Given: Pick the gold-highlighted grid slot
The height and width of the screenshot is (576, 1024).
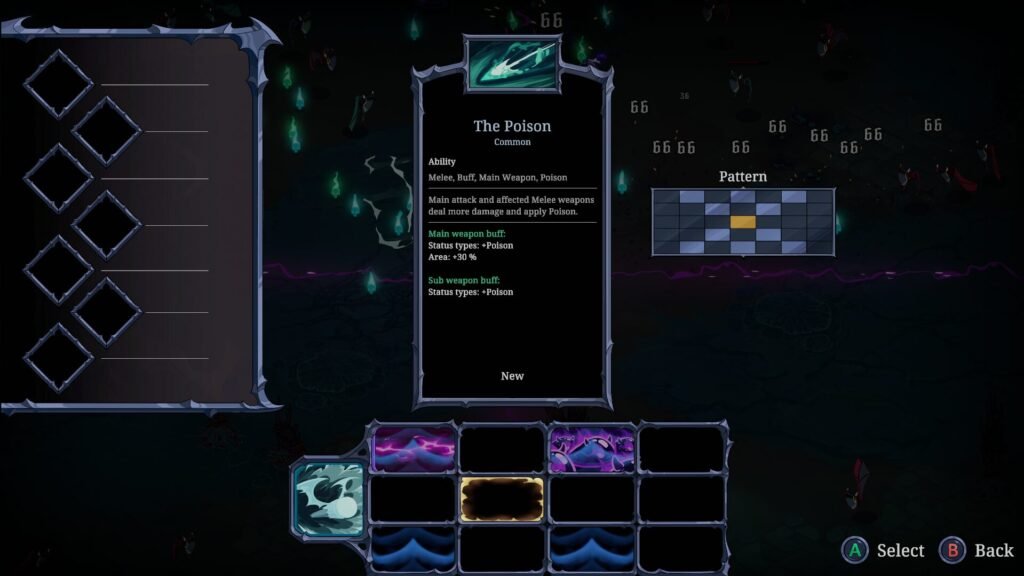Looking at the screenshot, I should point(502,498).
